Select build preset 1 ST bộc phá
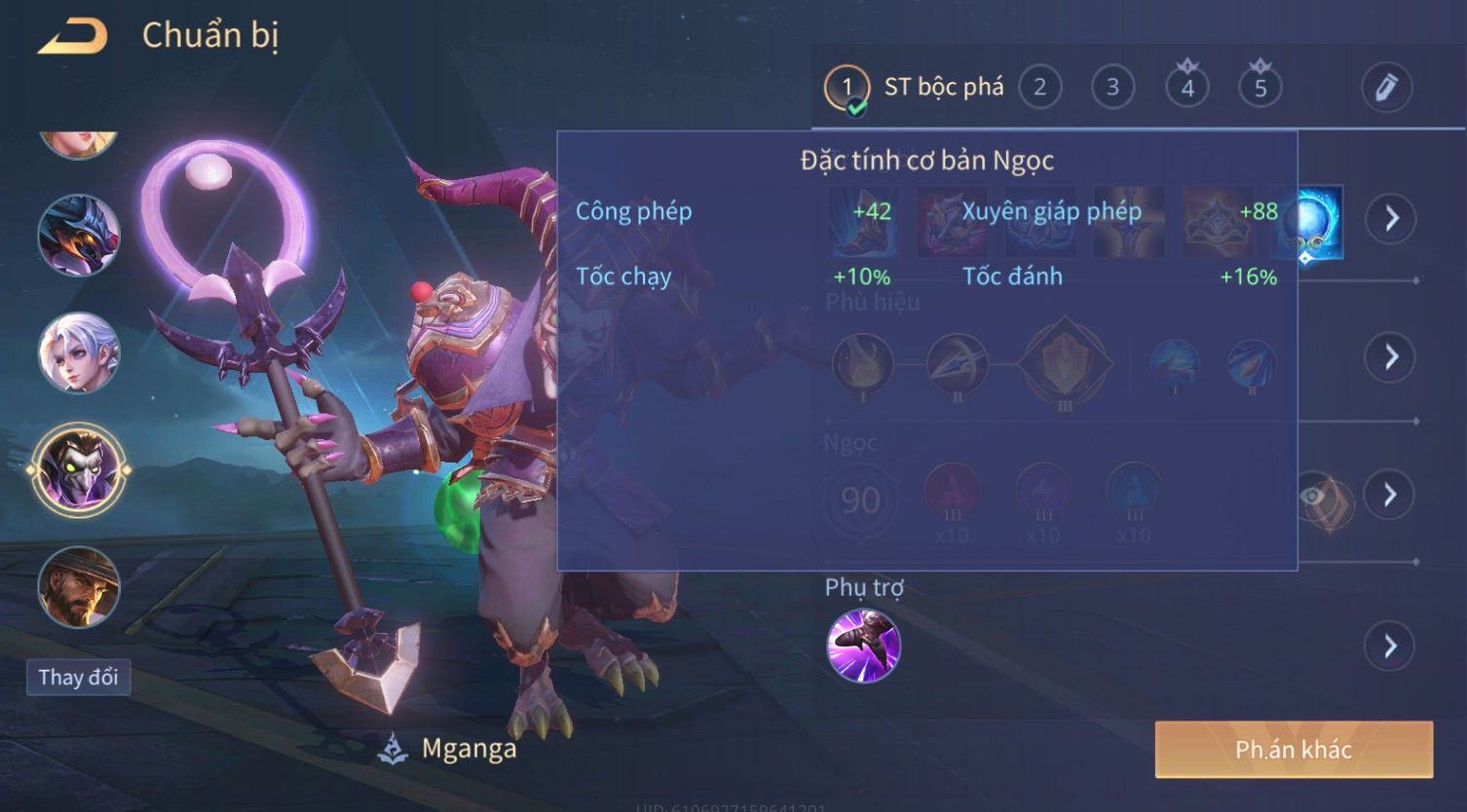Image resolution: width=1467 pixels, height=812 pixels. pos(846,88)
